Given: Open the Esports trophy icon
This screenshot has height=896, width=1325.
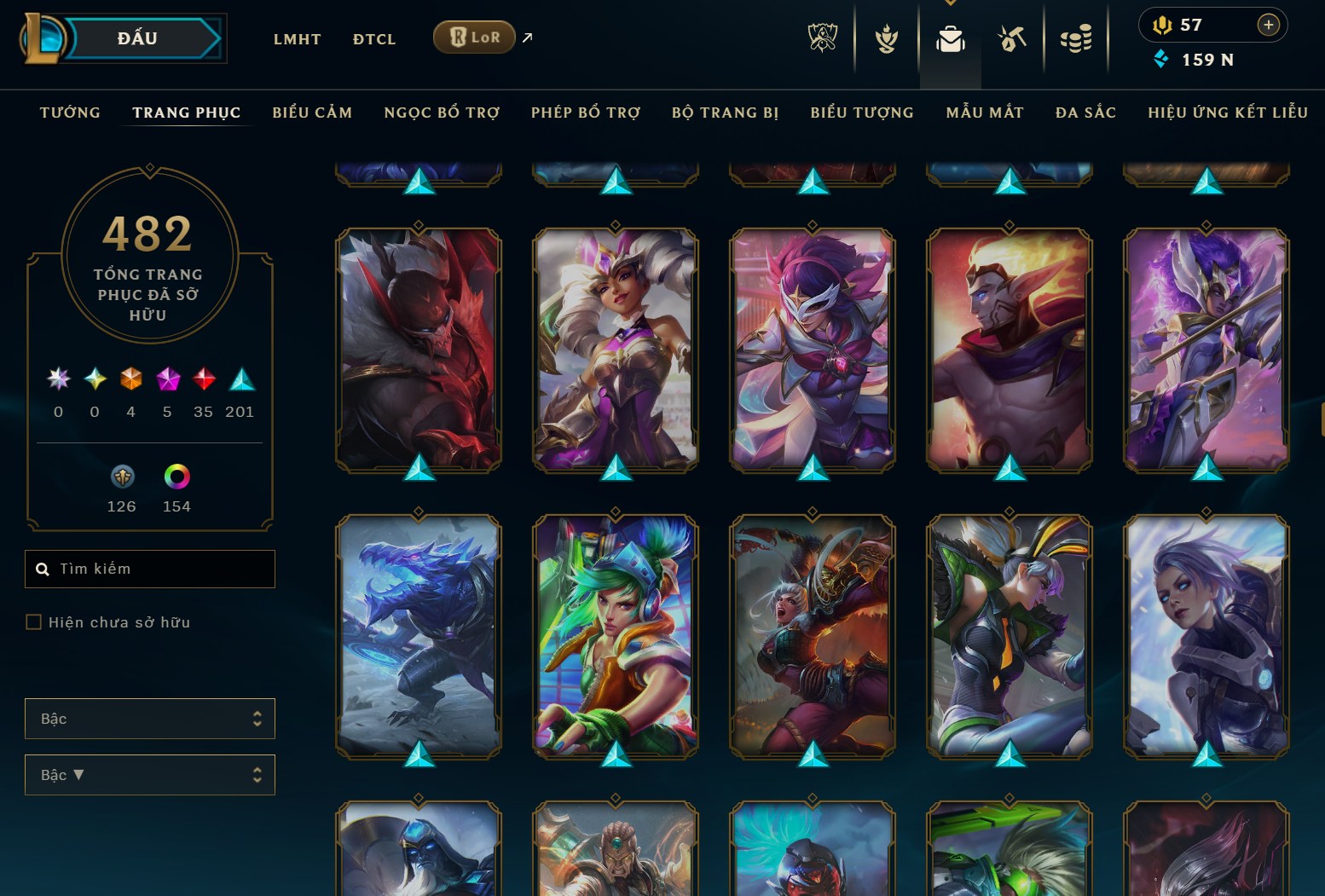Looking at the screenshot, I should pyautogui.click(x=823, y=38).
